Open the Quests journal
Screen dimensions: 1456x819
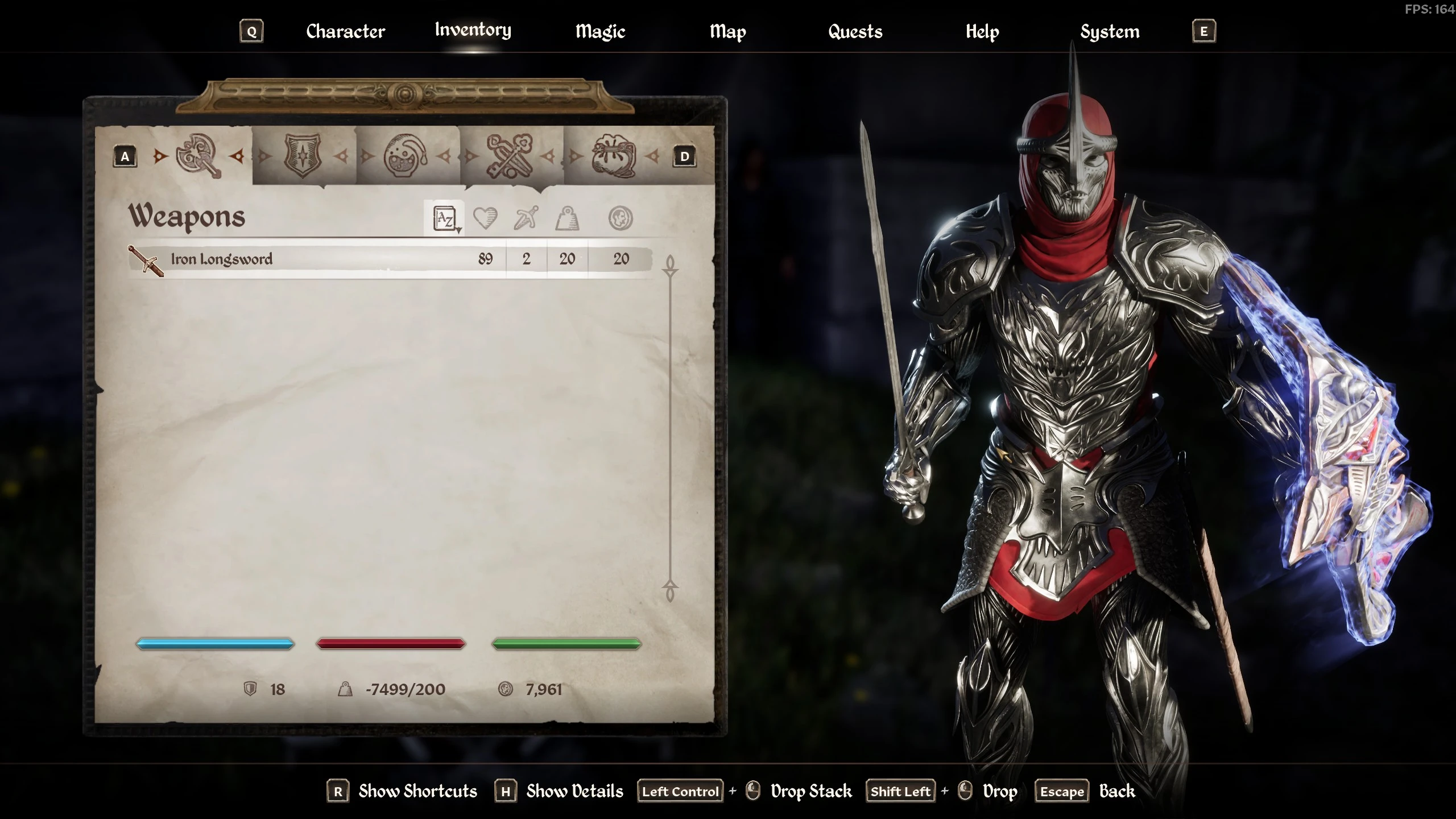[855, 31]
